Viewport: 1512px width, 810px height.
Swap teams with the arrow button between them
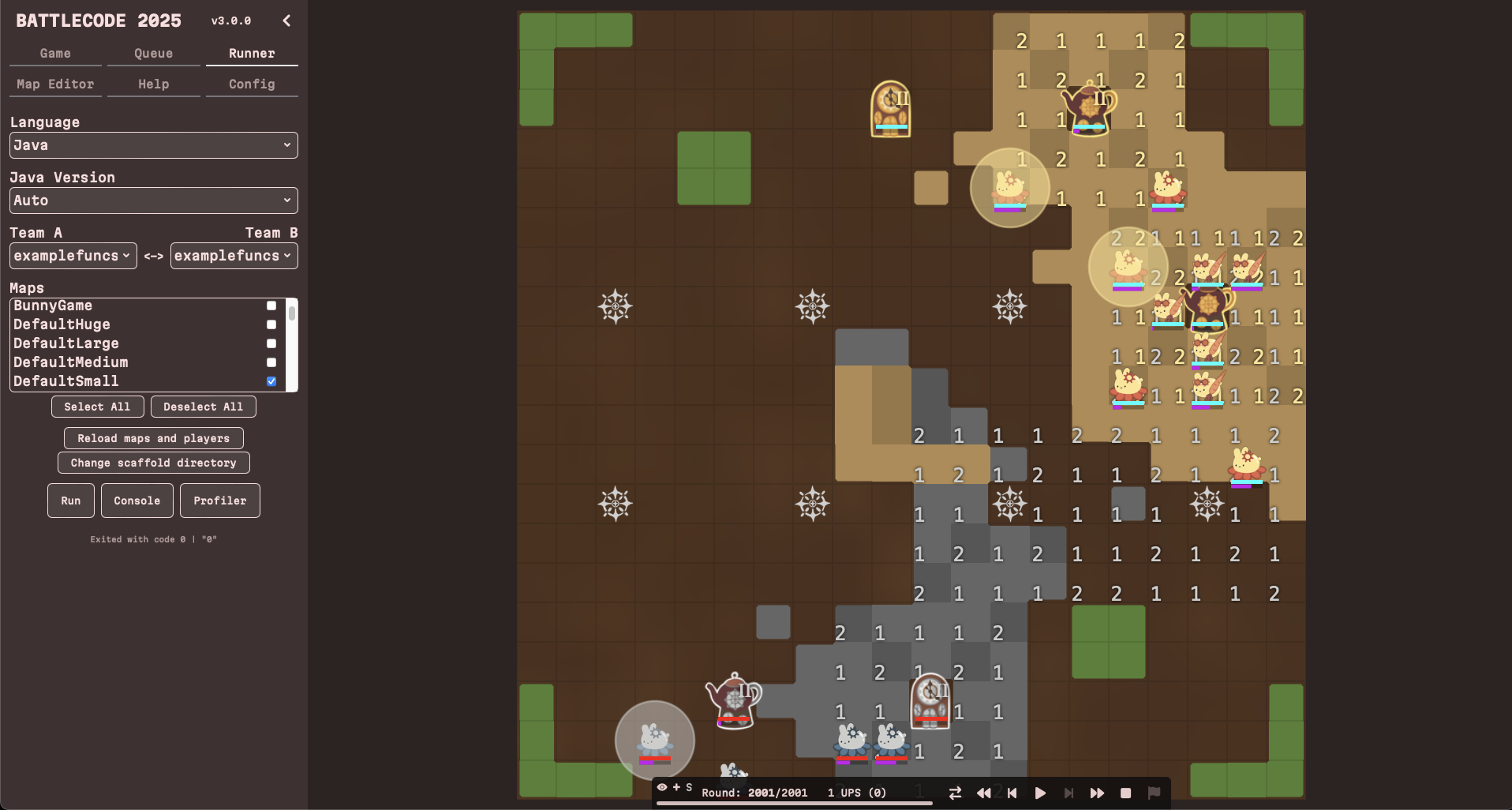click(x=154, y=256)
